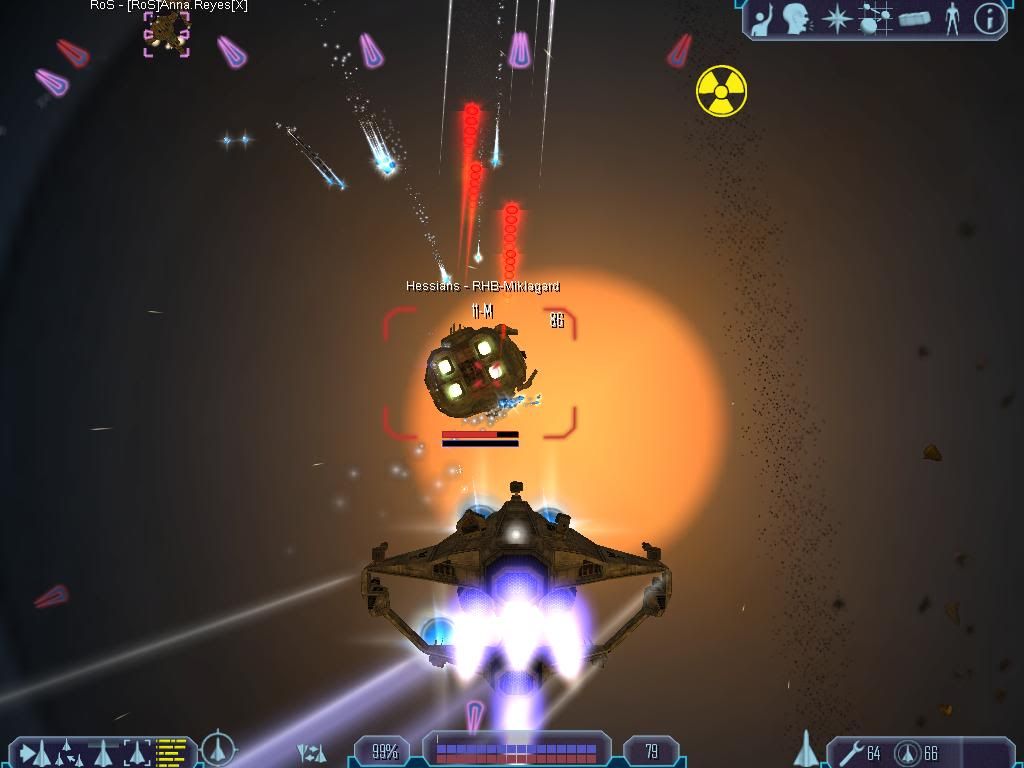
Task: Open the reputation standing-figure icon
Action: tap(952, 19)
